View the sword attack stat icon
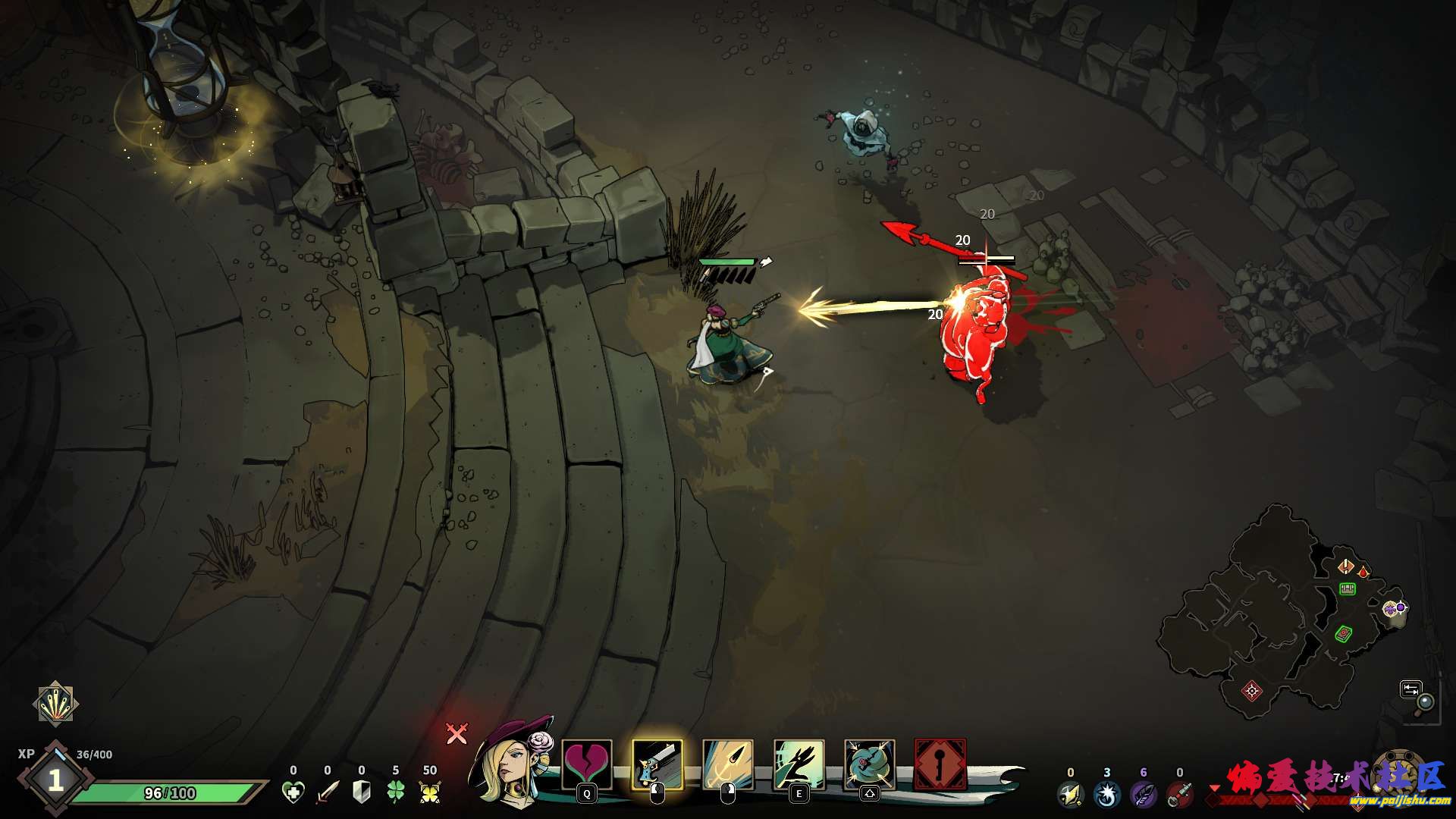 [x=328, y=792]
